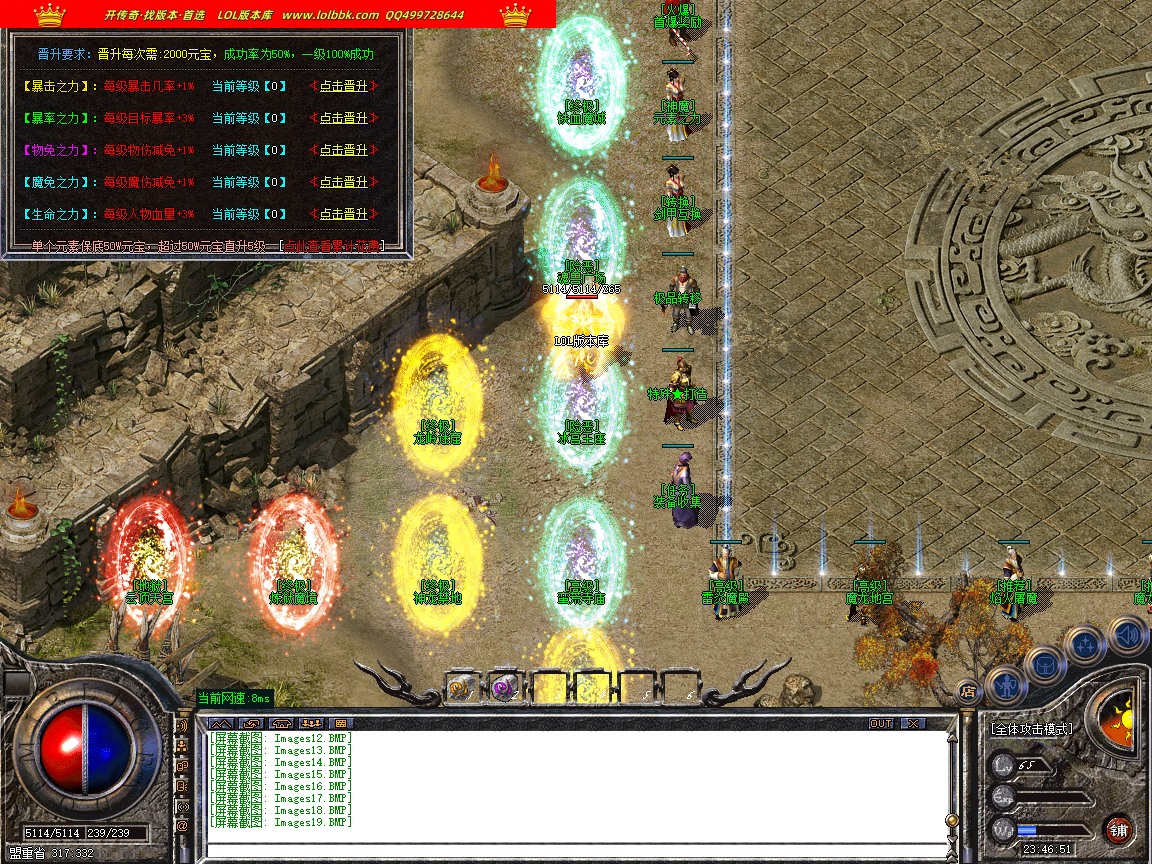Open the skills sparkle round button
Viewport: 1152px width, 864px height.
pos(1084,645)
